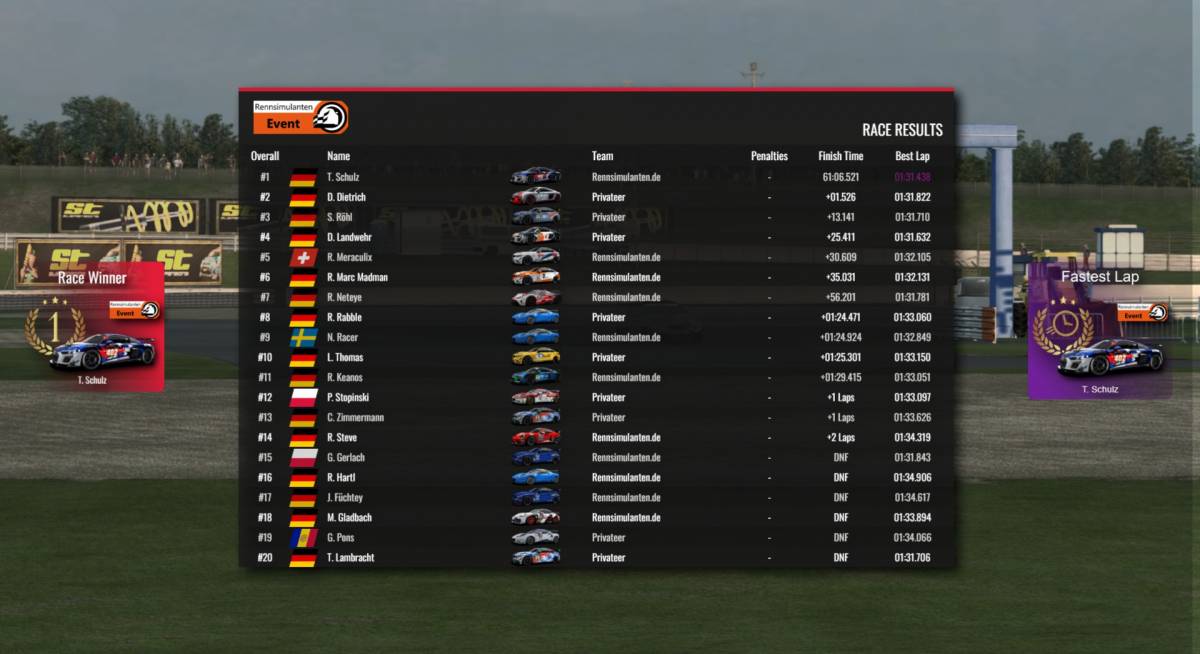The height and width of the screenshot is (654, 1200).
Task: Open the Fastest Lap card
Action: click(1099, 332)
